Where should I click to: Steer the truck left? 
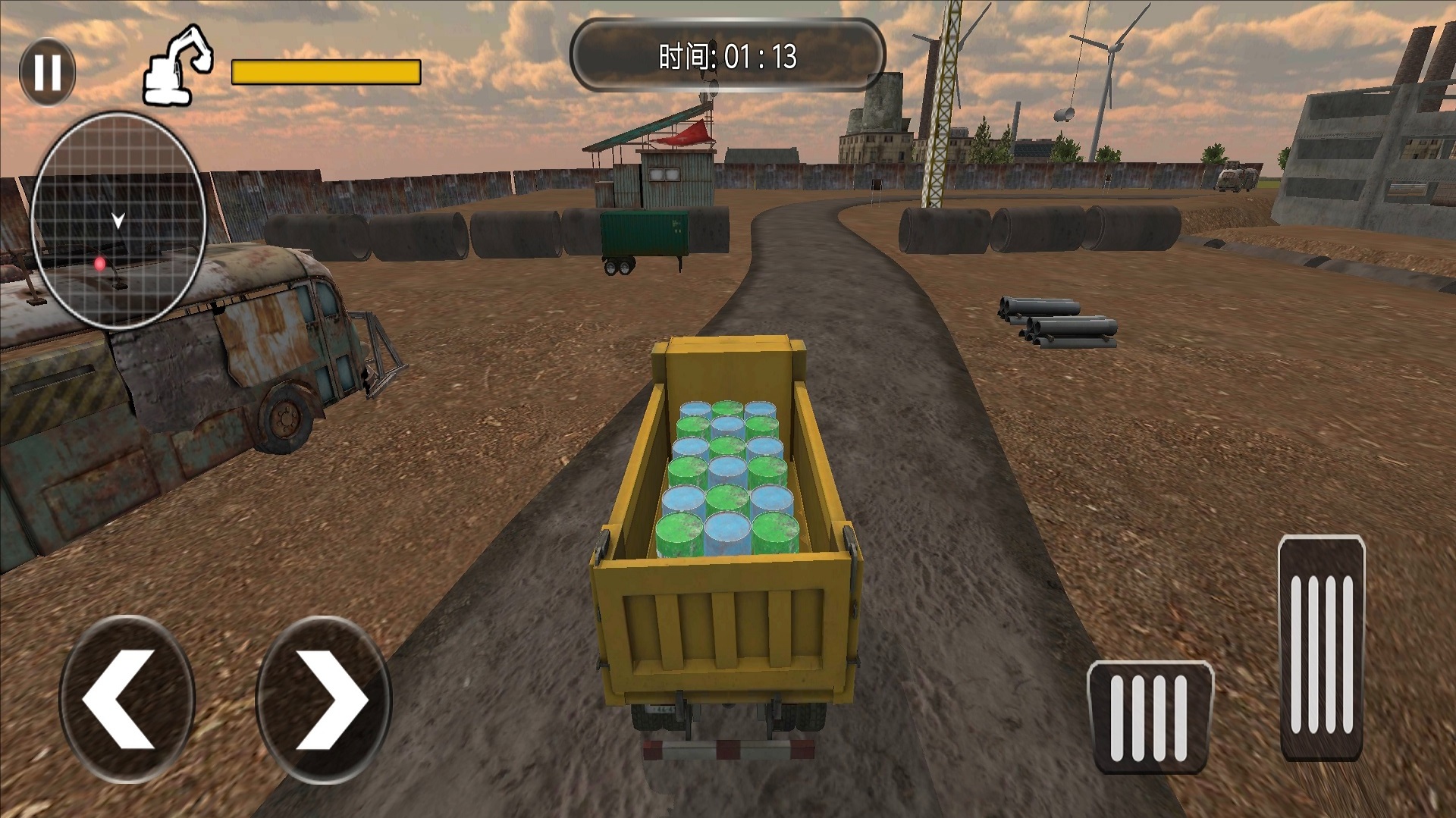[127, 699]
